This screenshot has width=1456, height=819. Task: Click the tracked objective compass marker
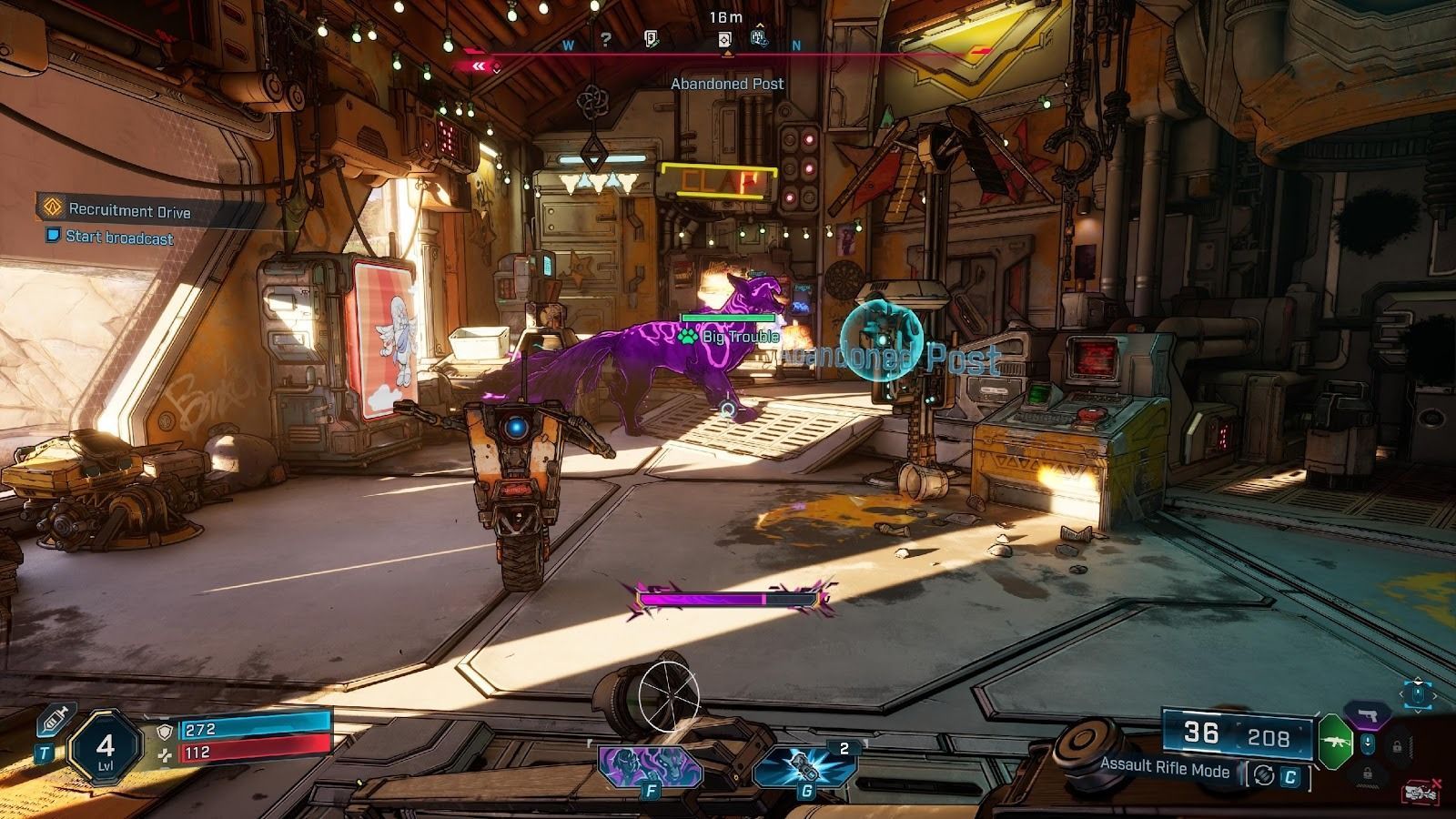tap(725, 40)
